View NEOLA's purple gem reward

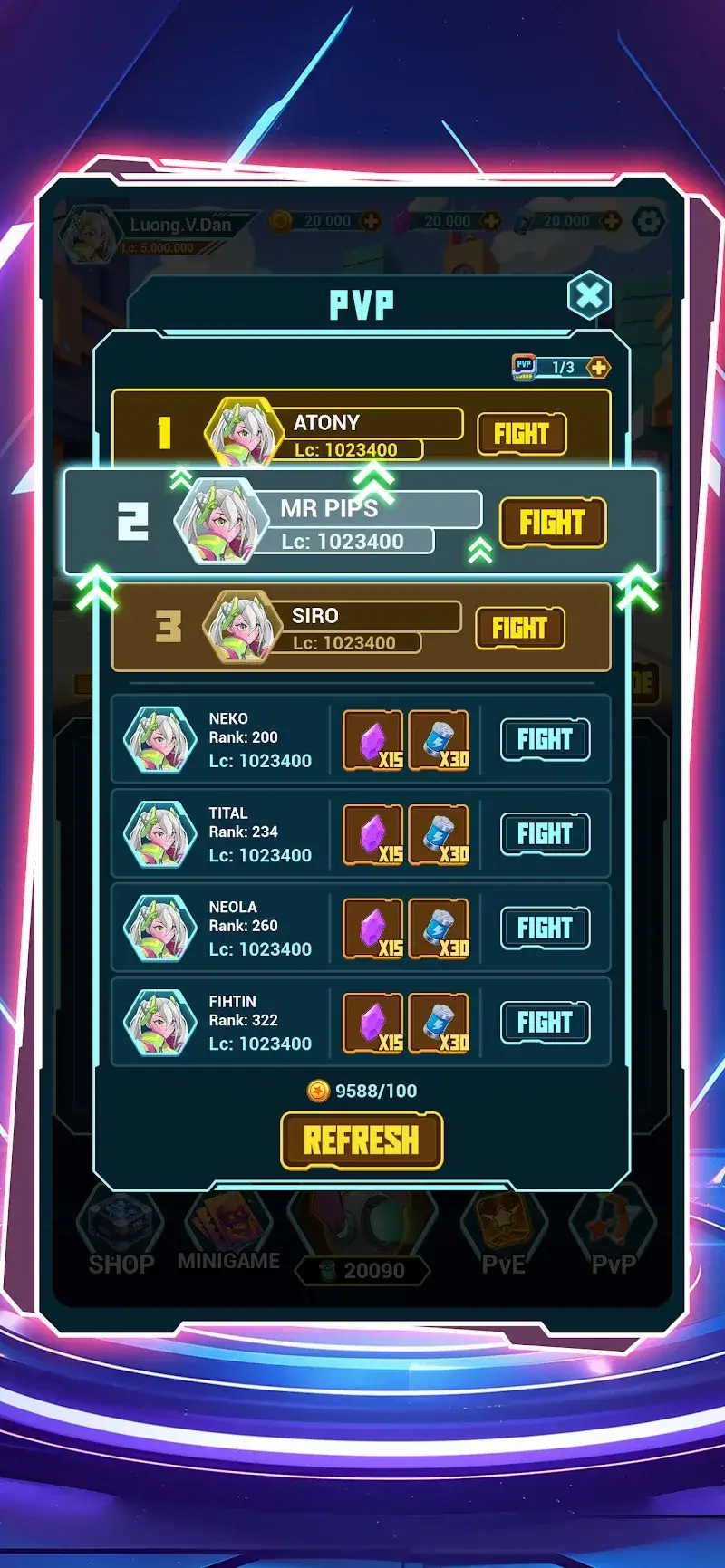[373, 929]
